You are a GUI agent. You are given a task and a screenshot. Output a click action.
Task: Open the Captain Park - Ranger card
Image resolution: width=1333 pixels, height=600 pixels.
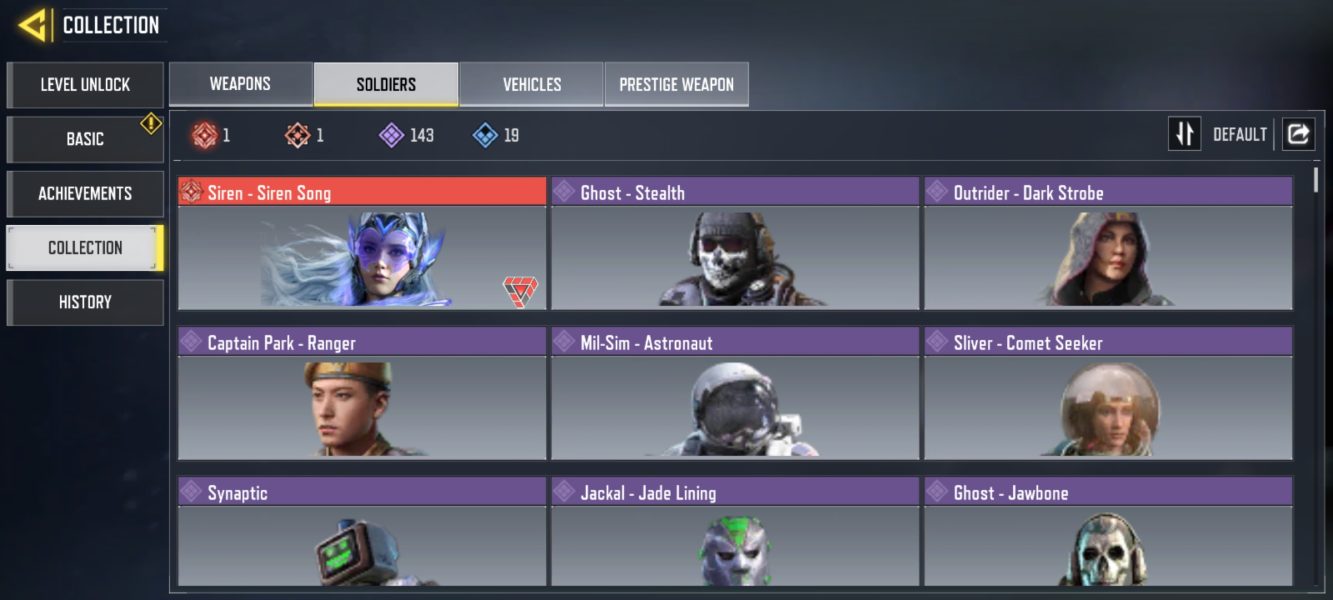tap(362, 394)
